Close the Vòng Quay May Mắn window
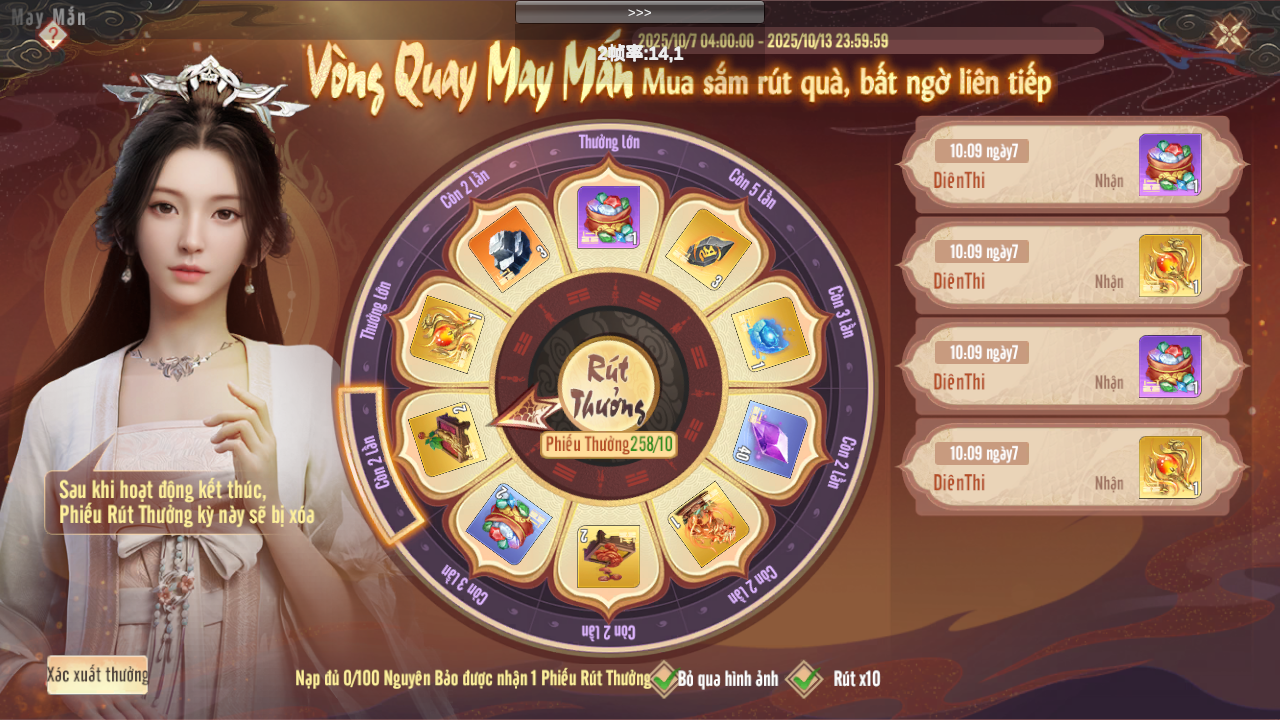 pos(1229,34)
